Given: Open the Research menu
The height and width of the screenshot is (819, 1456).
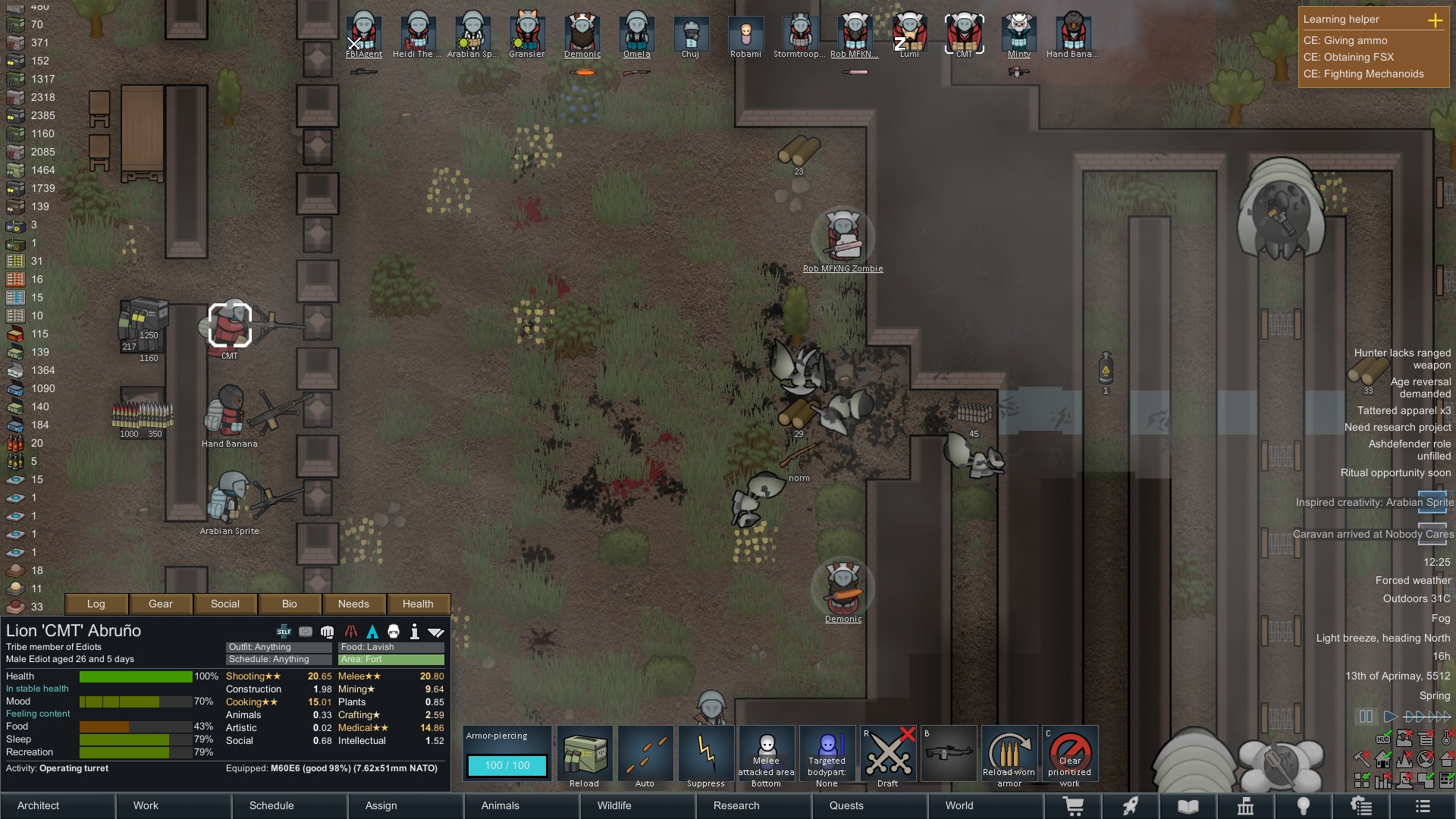Looking at the screenshot, I should [x=736, y=805].
